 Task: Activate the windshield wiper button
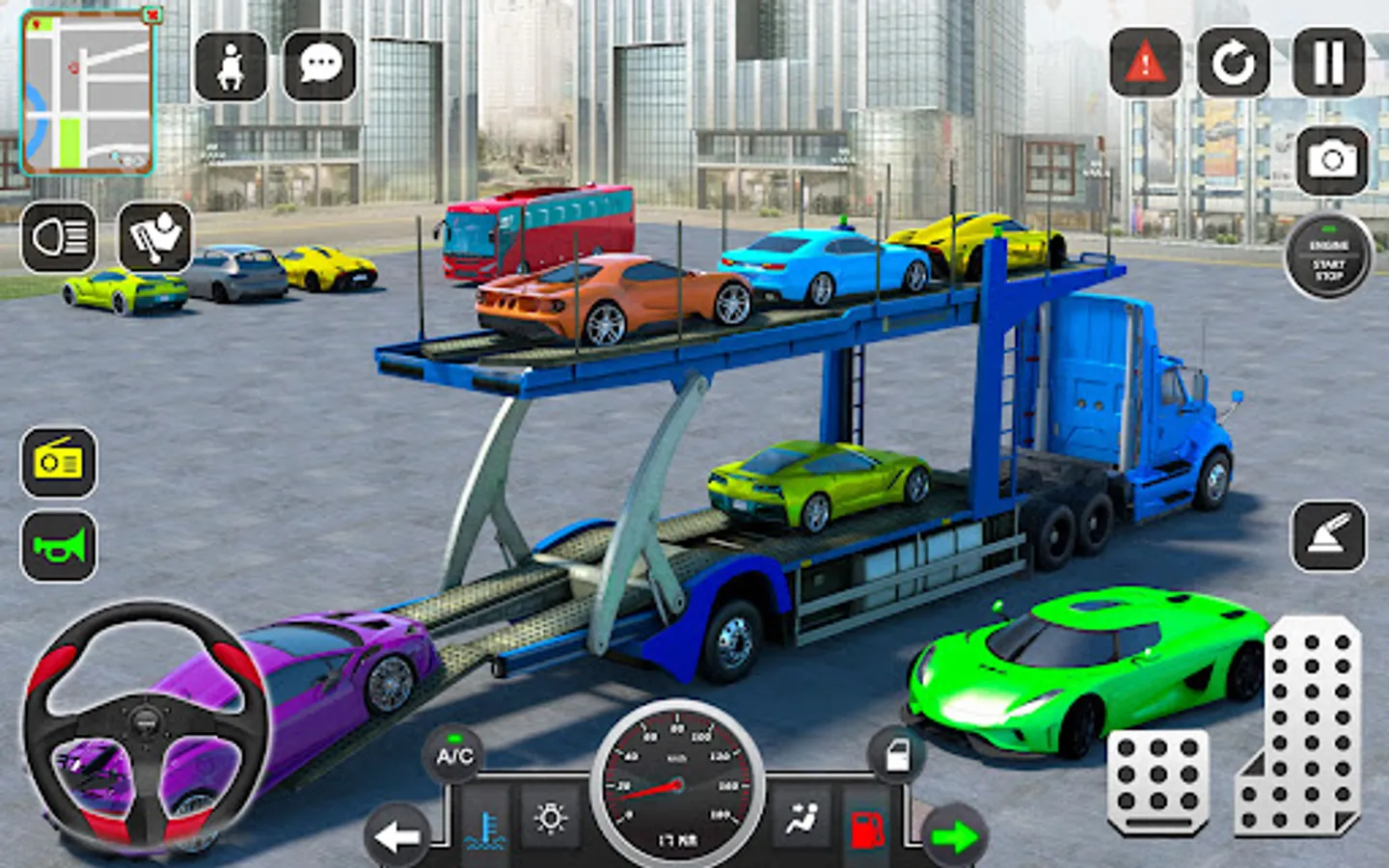[x=155, y=237]
